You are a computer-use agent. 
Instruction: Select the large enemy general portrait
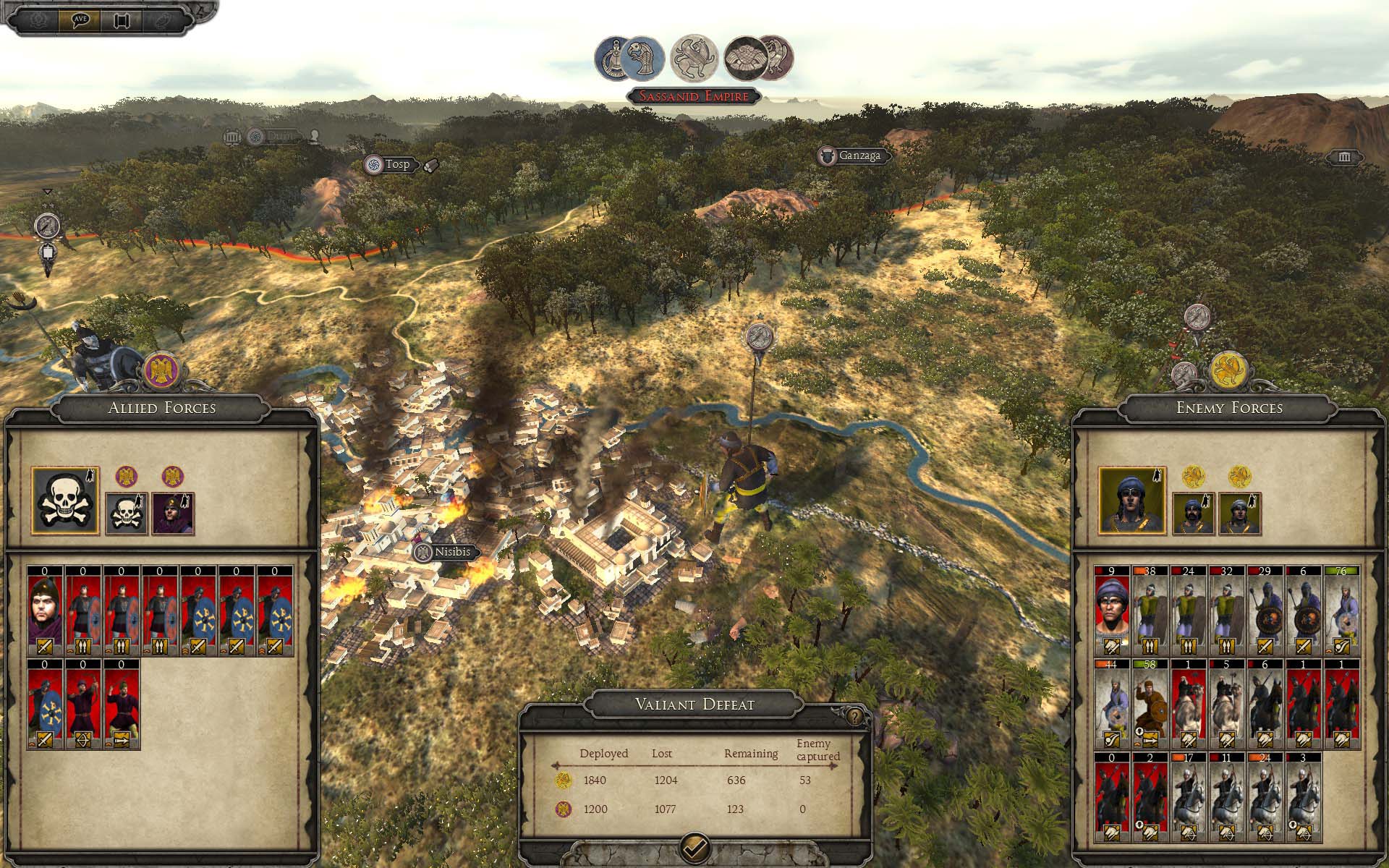tap(1132, 501)
